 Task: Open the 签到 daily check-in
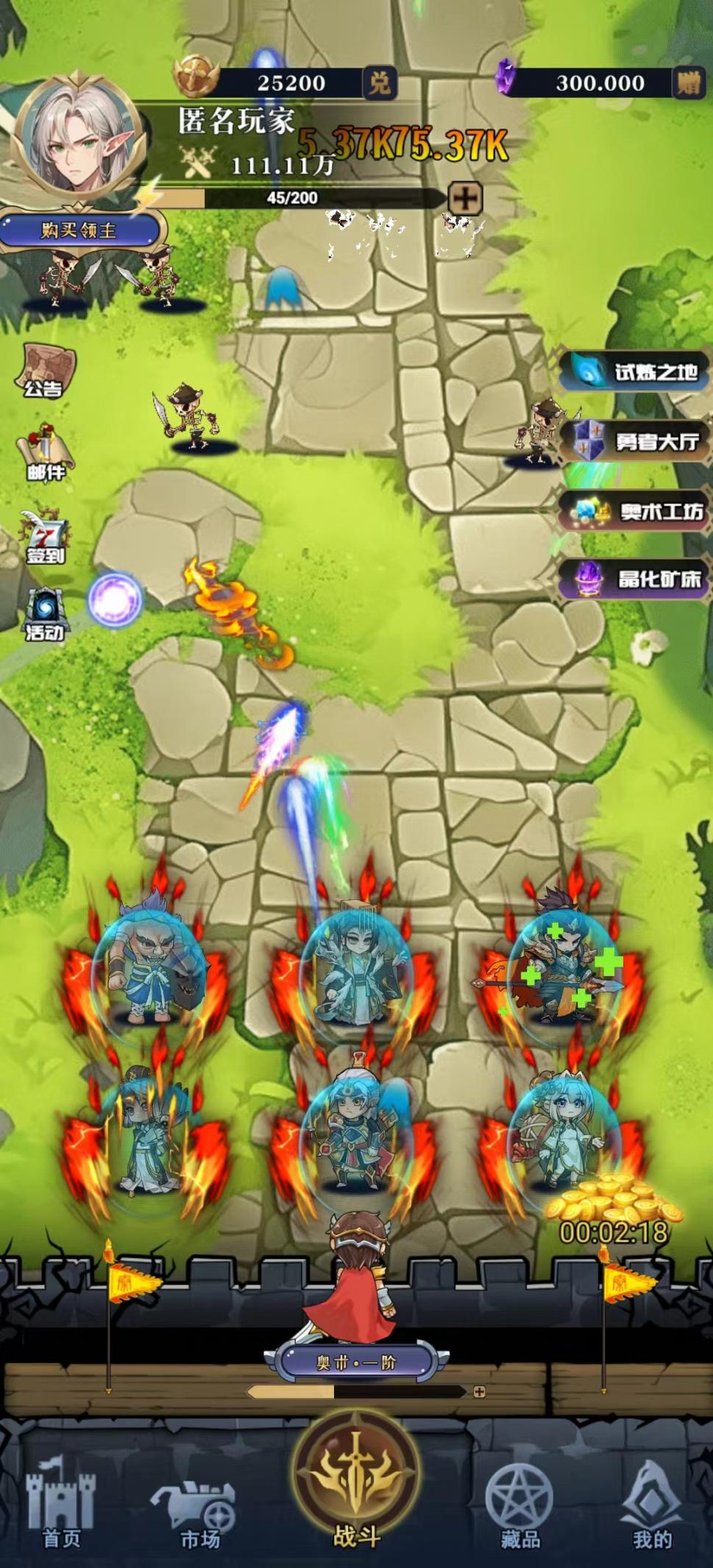point(46,536)
